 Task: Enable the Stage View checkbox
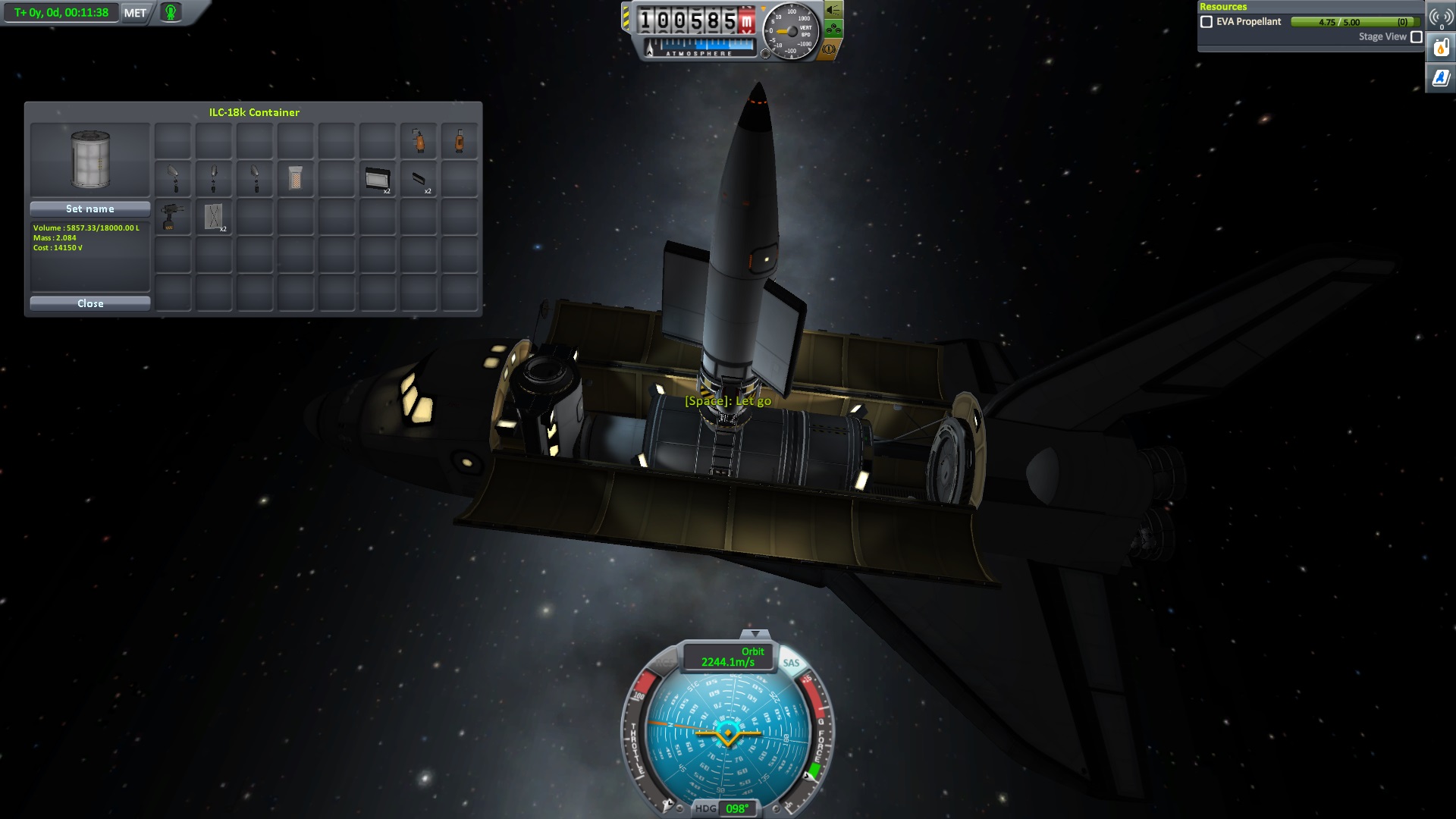[x=1416, y=37]
